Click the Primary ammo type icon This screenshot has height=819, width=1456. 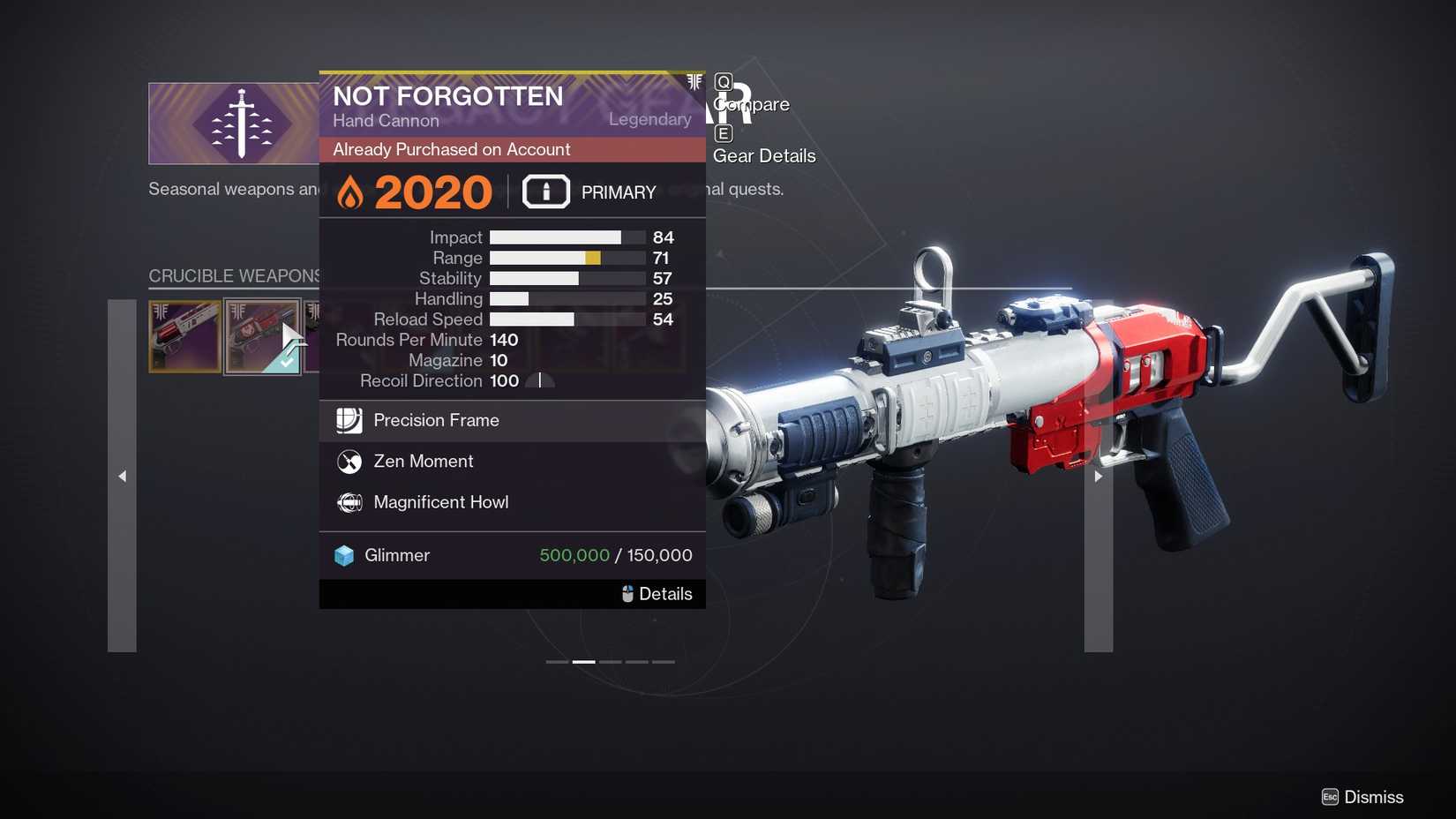545,192
